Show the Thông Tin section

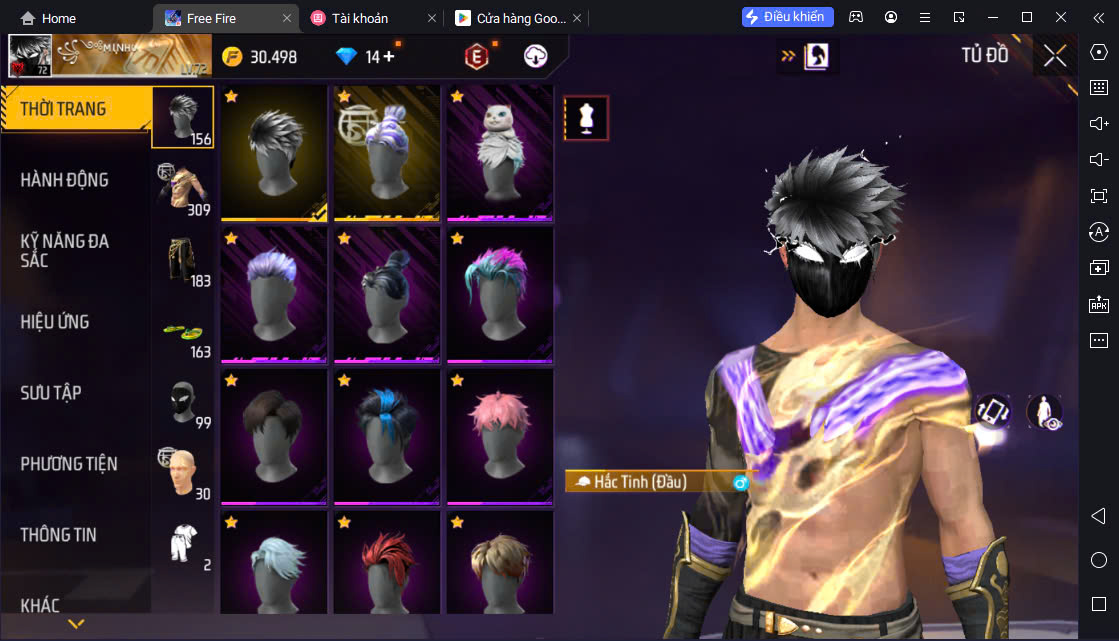point(59,535)
